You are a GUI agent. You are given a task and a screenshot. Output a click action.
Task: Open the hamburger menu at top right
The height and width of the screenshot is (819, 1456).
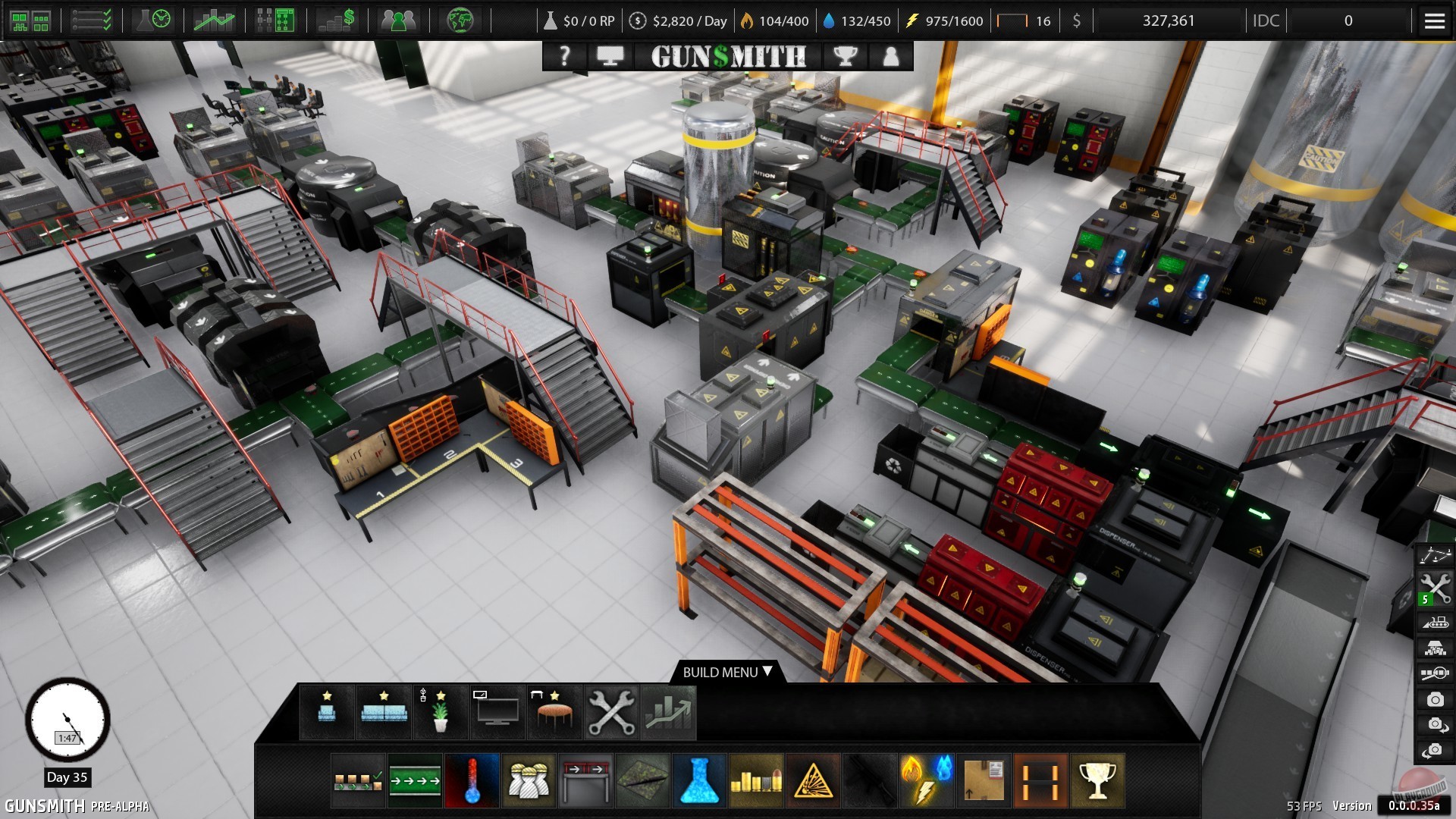(1435, 20)
